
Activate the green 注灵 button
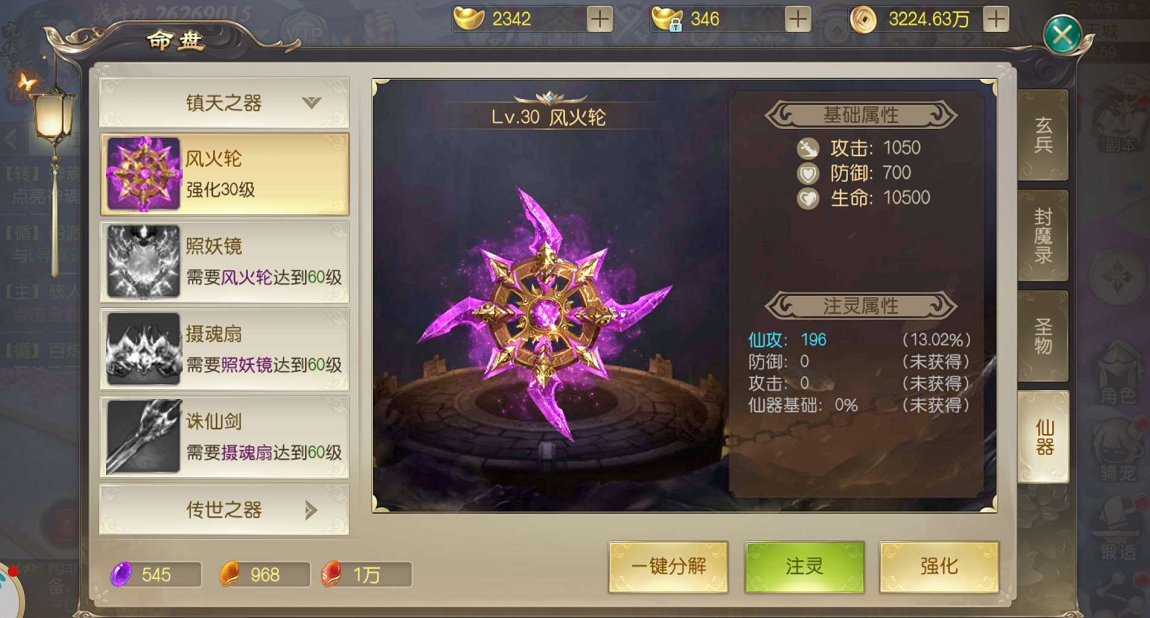tap(804, 567)
